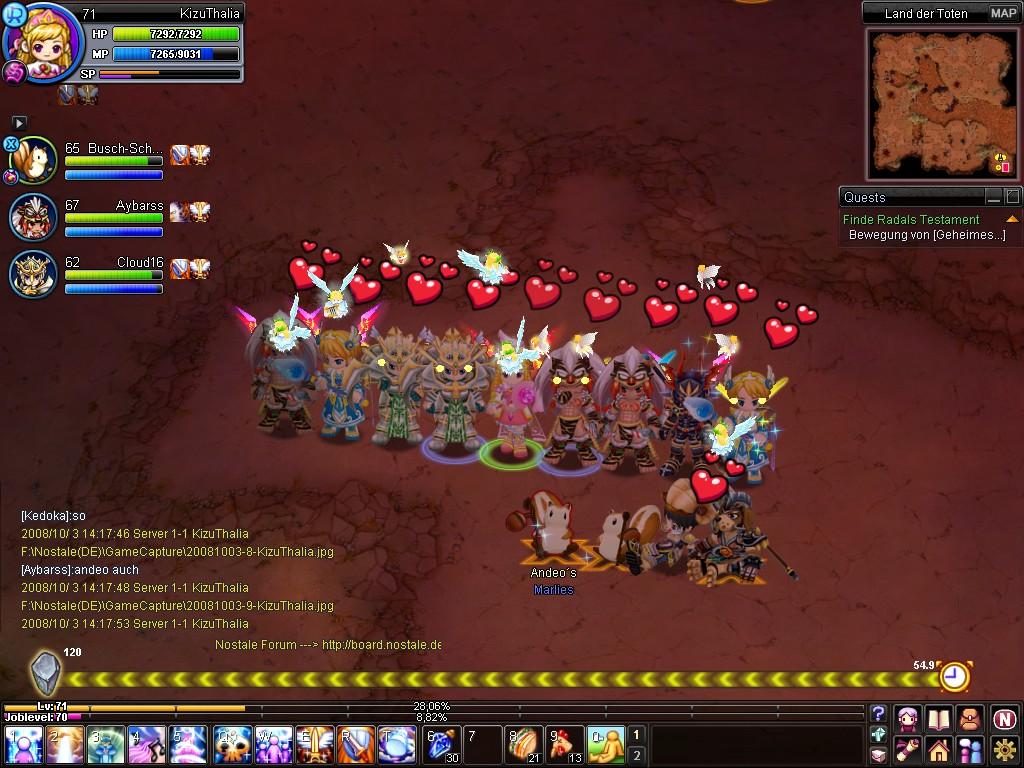Activate the sword skill on key E

315,746
